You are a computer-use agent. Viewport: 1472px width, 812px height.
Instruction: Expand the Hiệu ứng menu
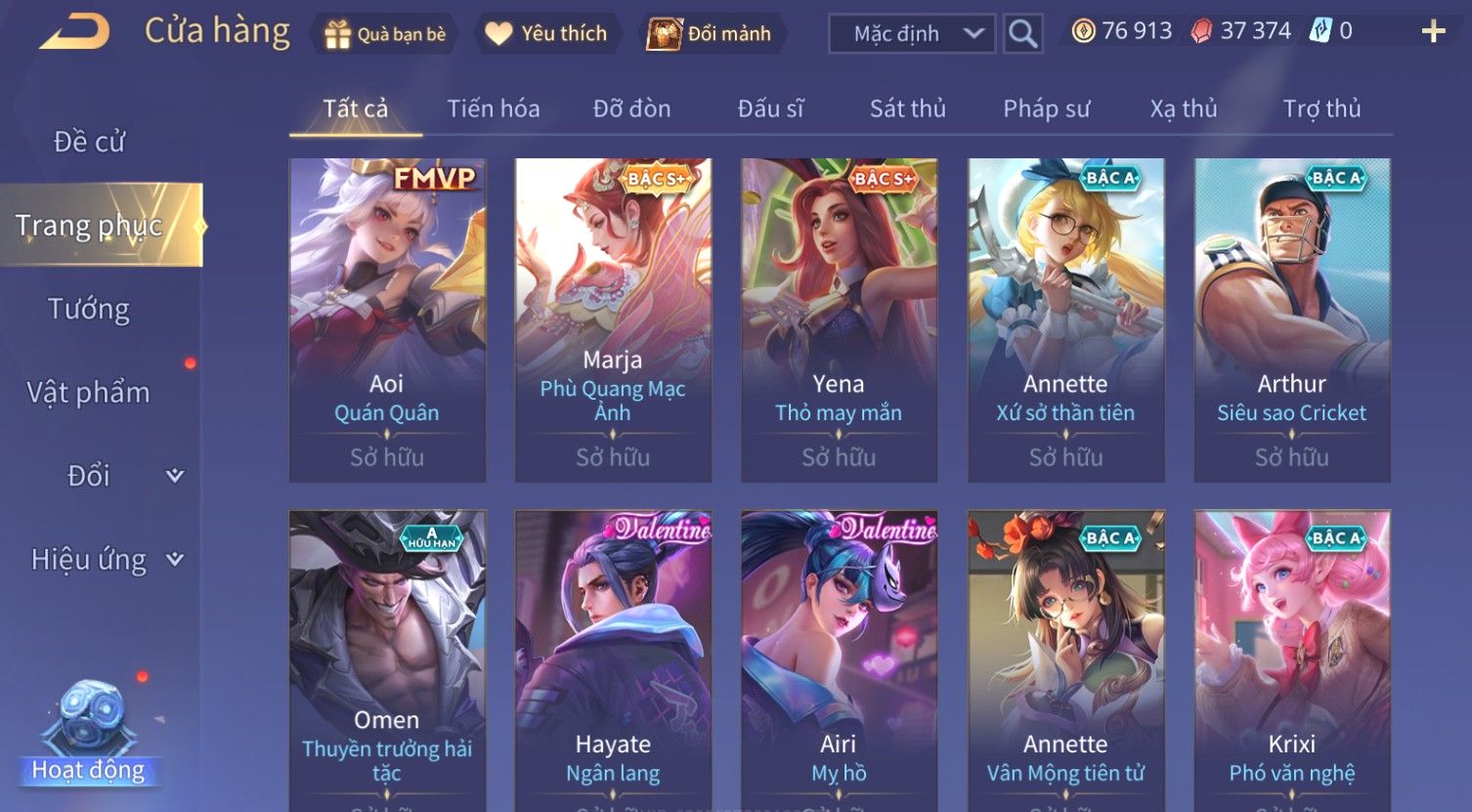point(106,560)
